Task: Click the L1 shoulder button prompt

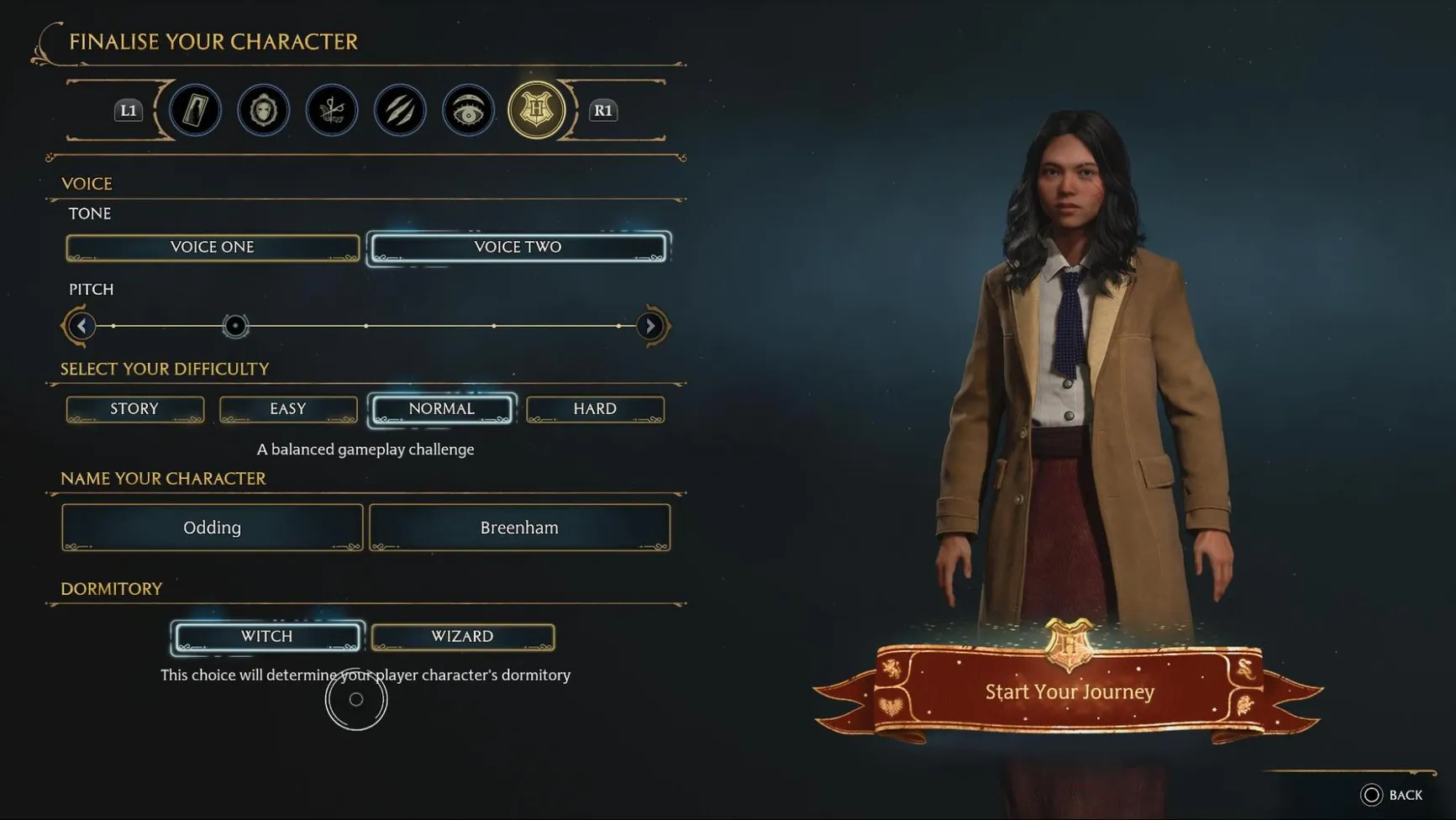Action: pos(128,110)
